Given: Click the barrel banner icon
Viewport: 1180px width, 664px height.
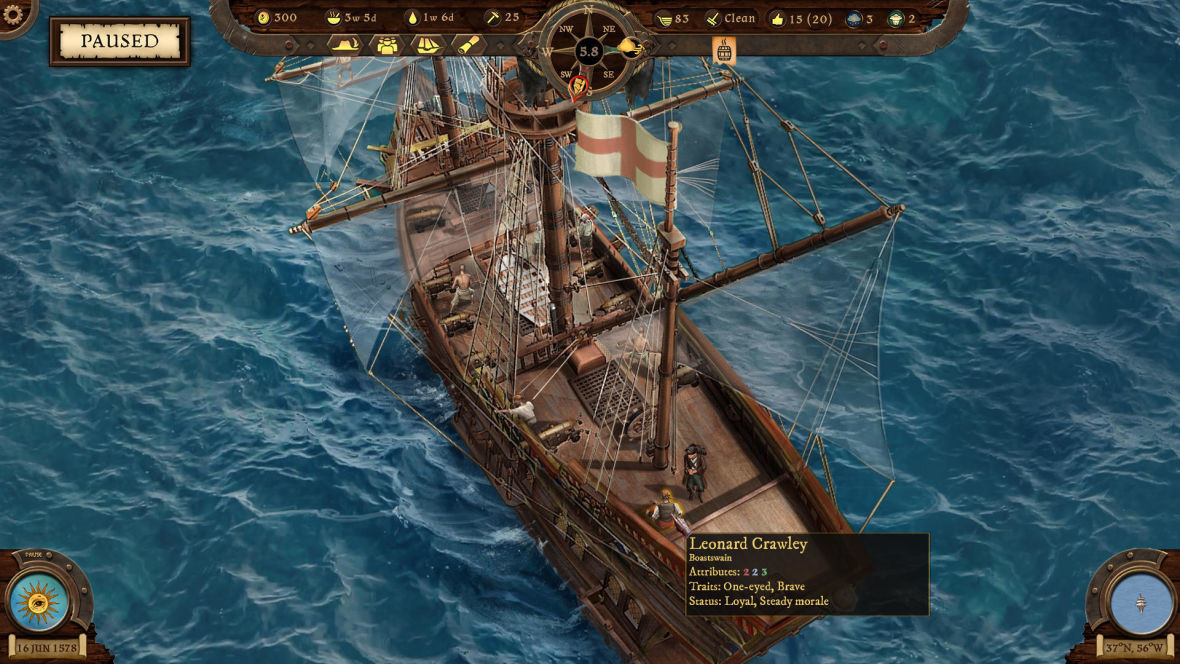Looking at the screenshot, I should click(724, 51).
